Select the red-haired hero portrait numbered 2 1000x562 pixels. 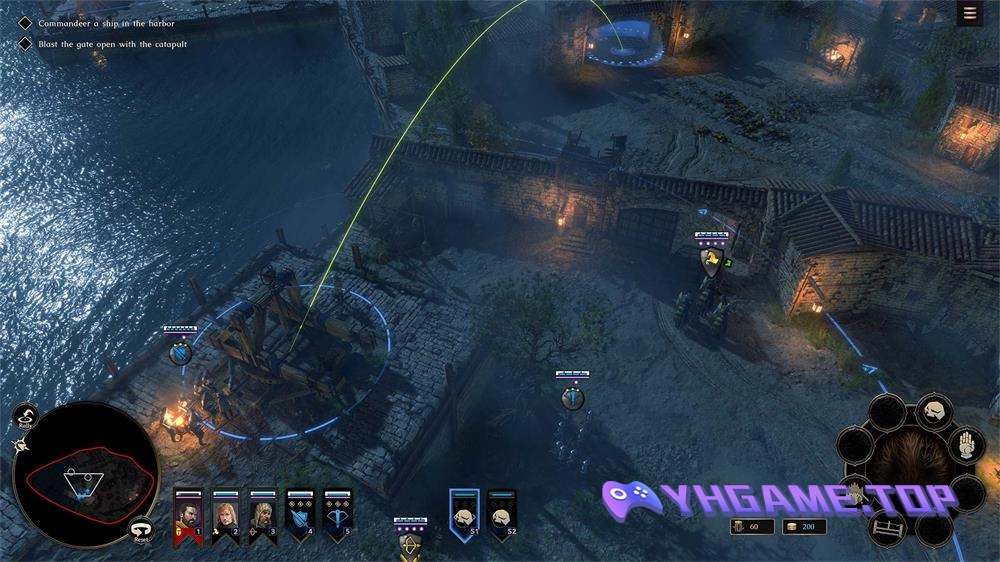tap(226, 514)
